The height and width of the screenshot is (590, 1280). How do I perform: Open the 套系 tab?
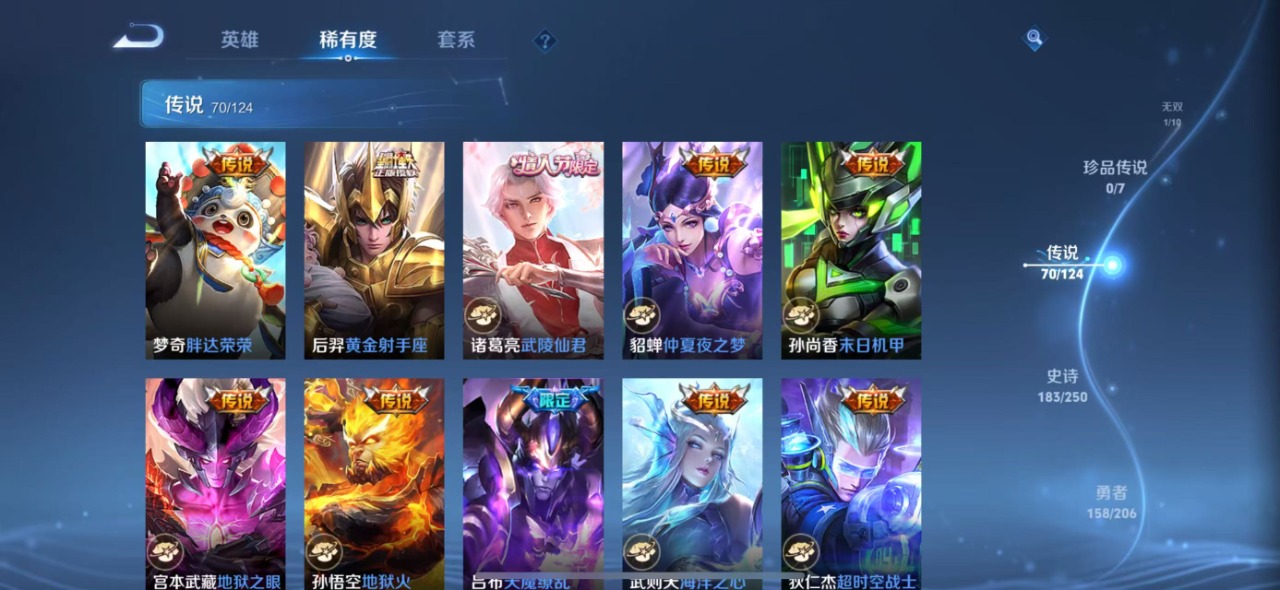tap(456, 40)
